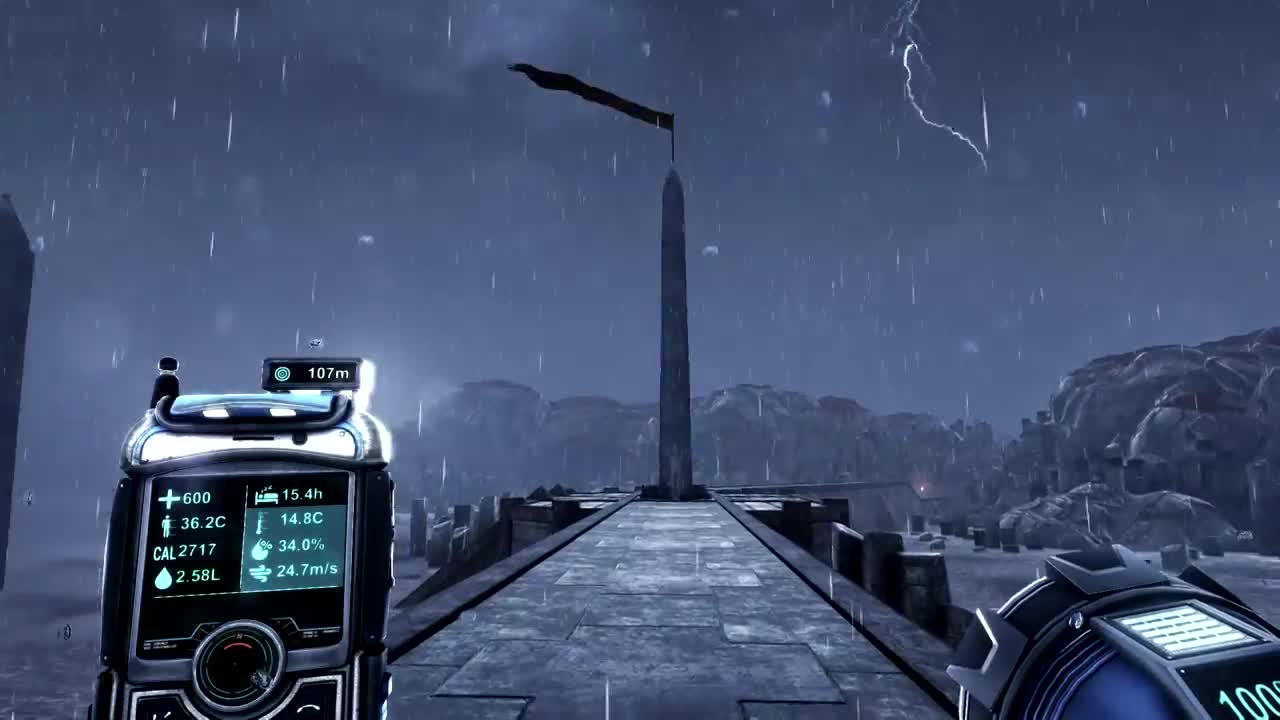Click the water droplet hydration icon
Viewport: 1280px width, 720px height.
(x=163, y=577)
